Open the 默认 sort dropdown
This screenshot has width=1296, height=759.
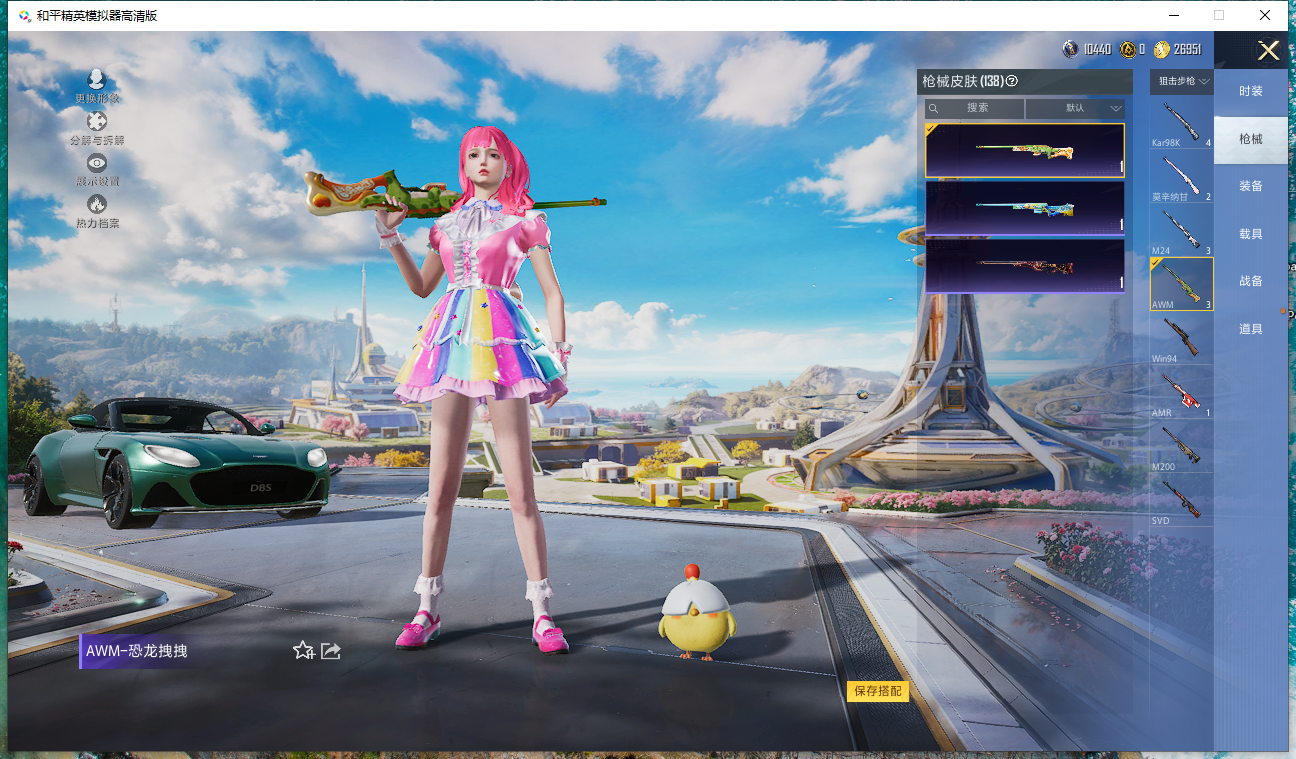tap(1076, 108)
